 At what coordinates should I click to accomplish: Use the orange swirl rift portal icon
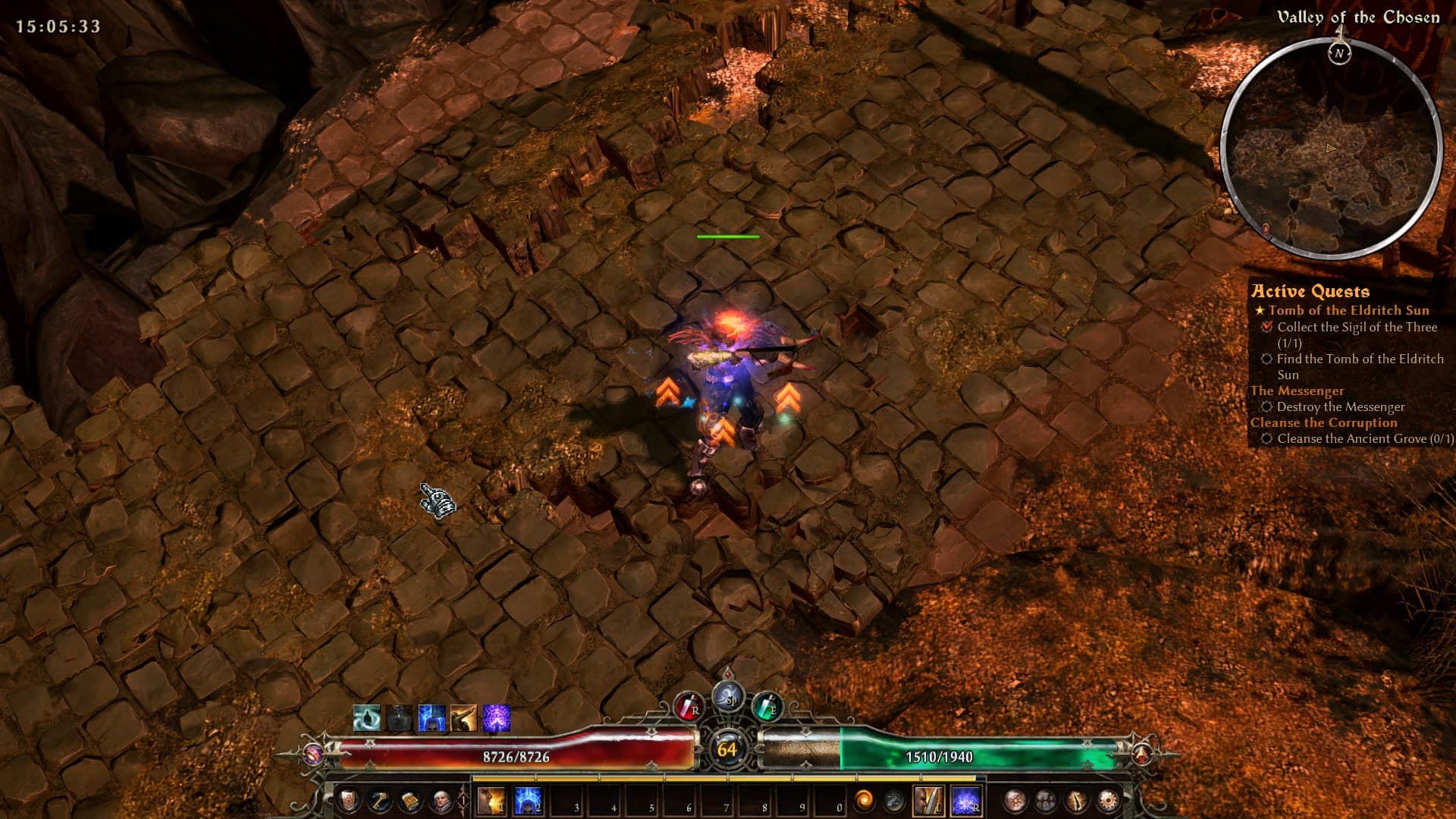point(864,800)
